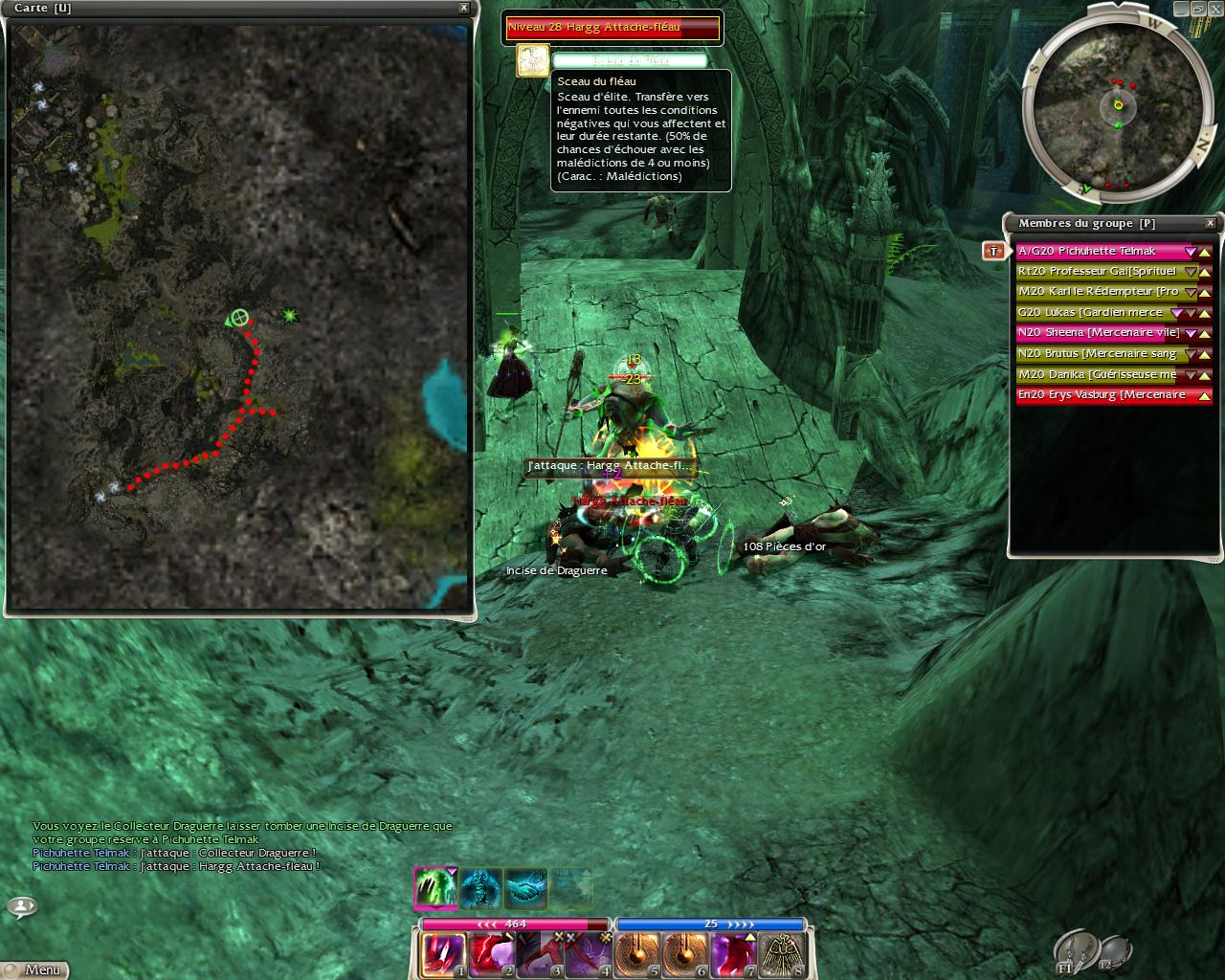Activate the winged emblem skill in slot 8

783,954
